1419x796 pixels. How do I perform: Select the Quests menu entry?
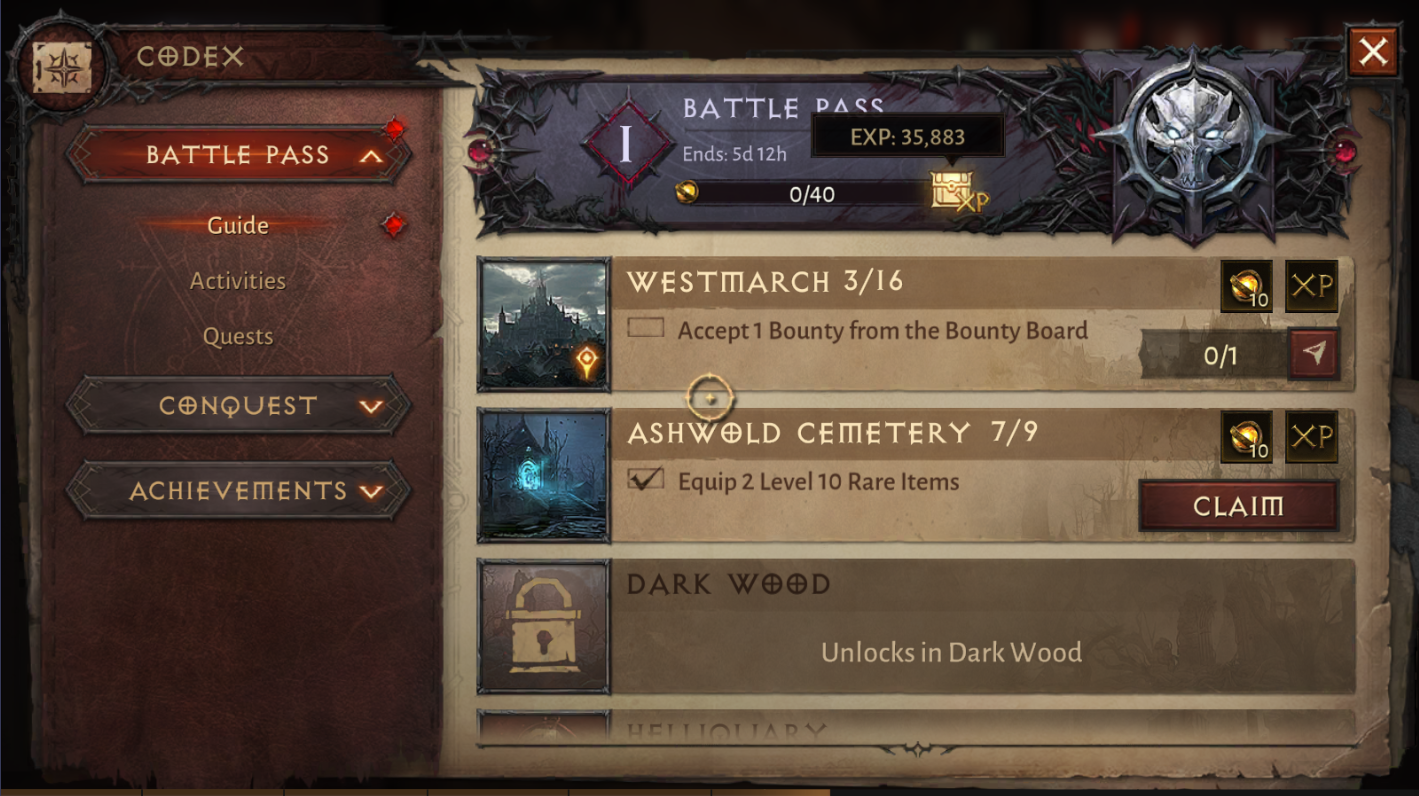coord(237,337)
